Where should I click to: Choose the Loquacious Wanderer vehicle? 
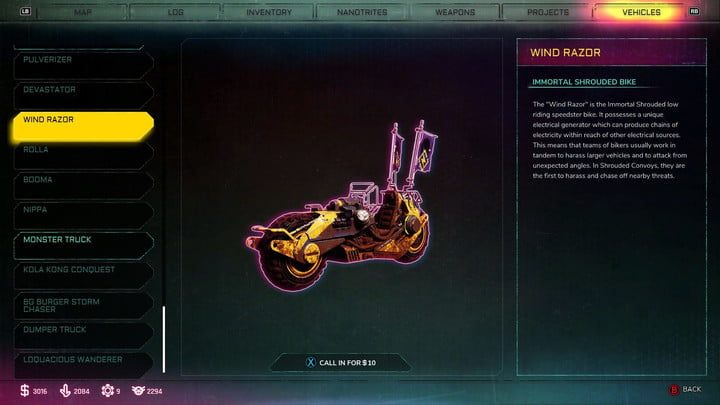click(80, 359)
